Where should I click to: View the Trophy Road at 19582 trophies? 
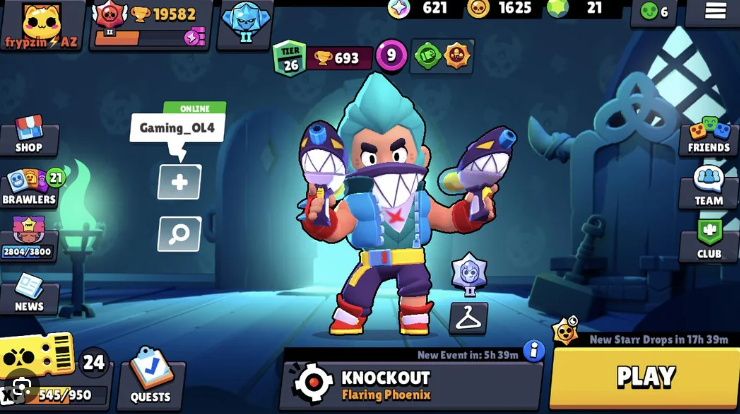[150, 24]
